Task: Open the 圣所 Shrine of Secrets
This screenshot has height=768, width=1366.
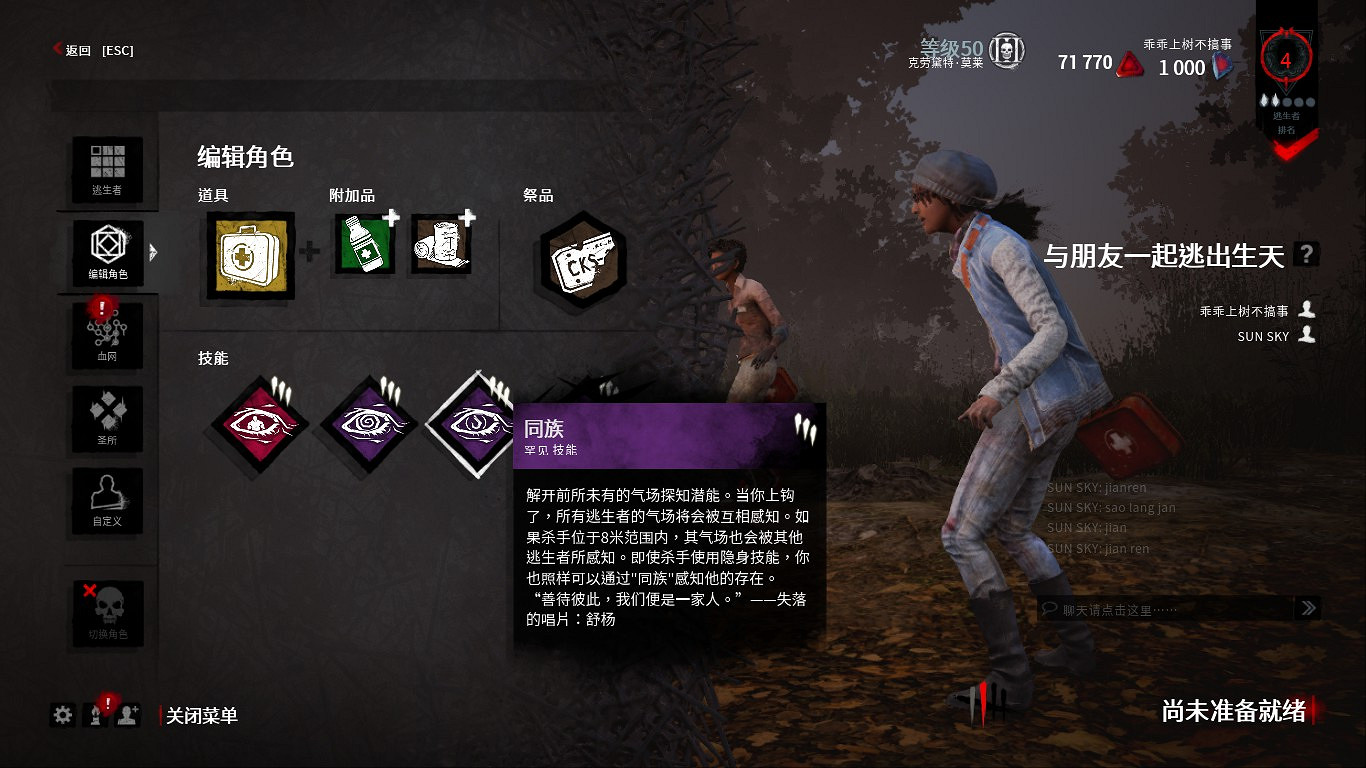Action: tap(107, 418)
